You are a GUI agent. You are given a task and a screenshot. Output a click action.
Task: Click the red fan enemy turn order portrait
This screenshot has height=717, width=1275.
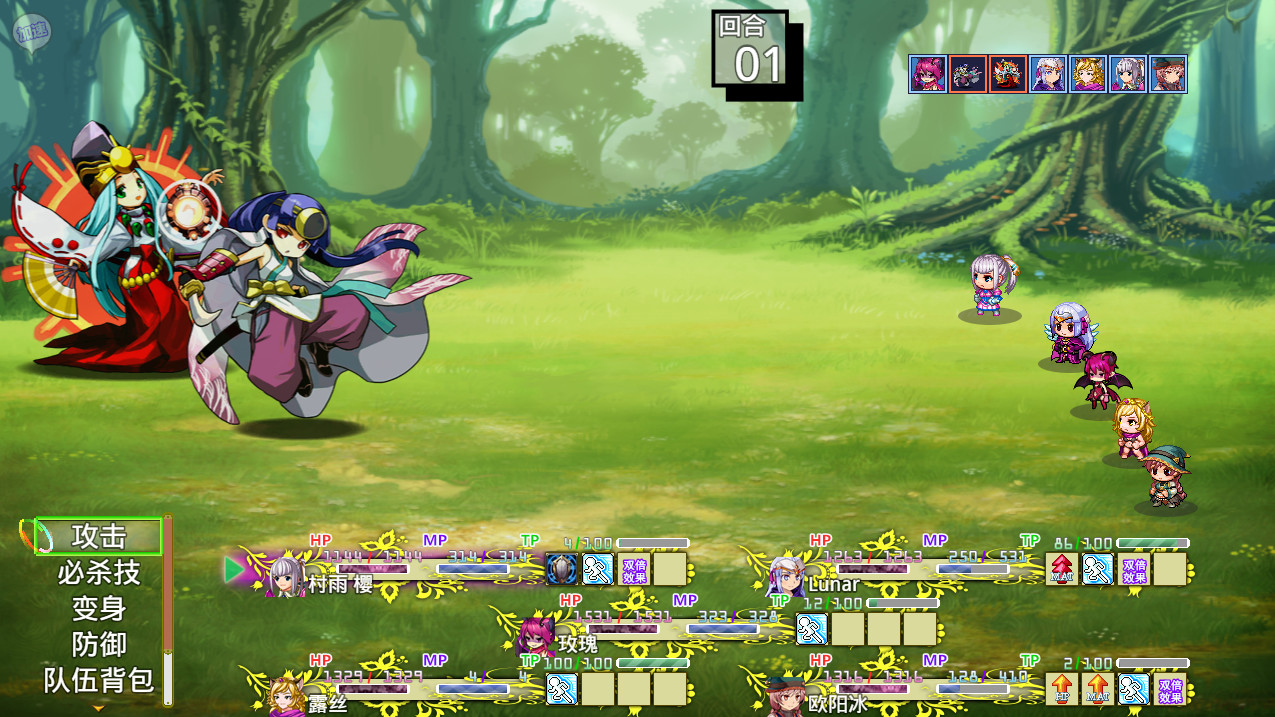click(x=1008, y=74)
